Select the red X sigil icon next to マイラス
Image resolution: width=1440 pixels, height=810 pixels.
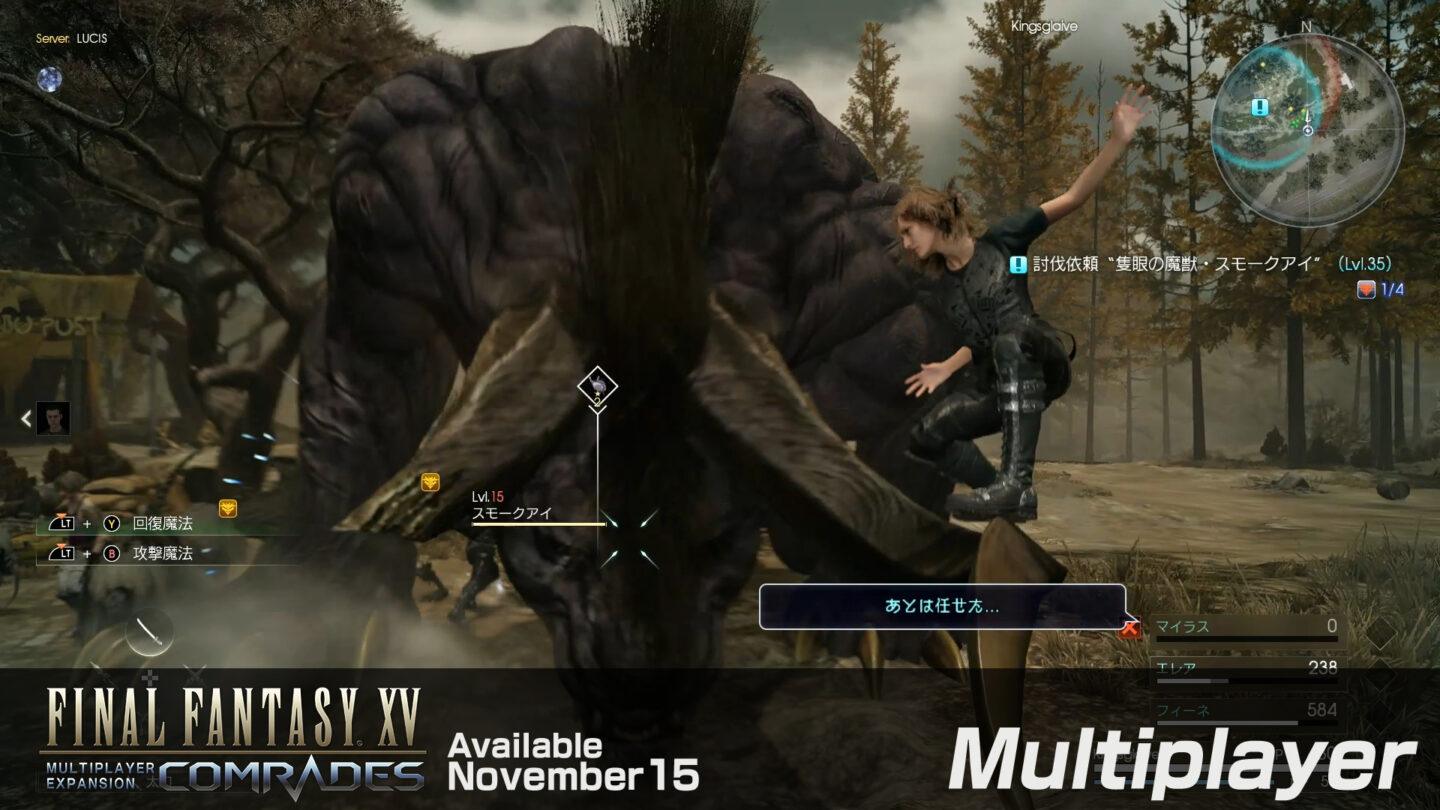point(1128,627)
